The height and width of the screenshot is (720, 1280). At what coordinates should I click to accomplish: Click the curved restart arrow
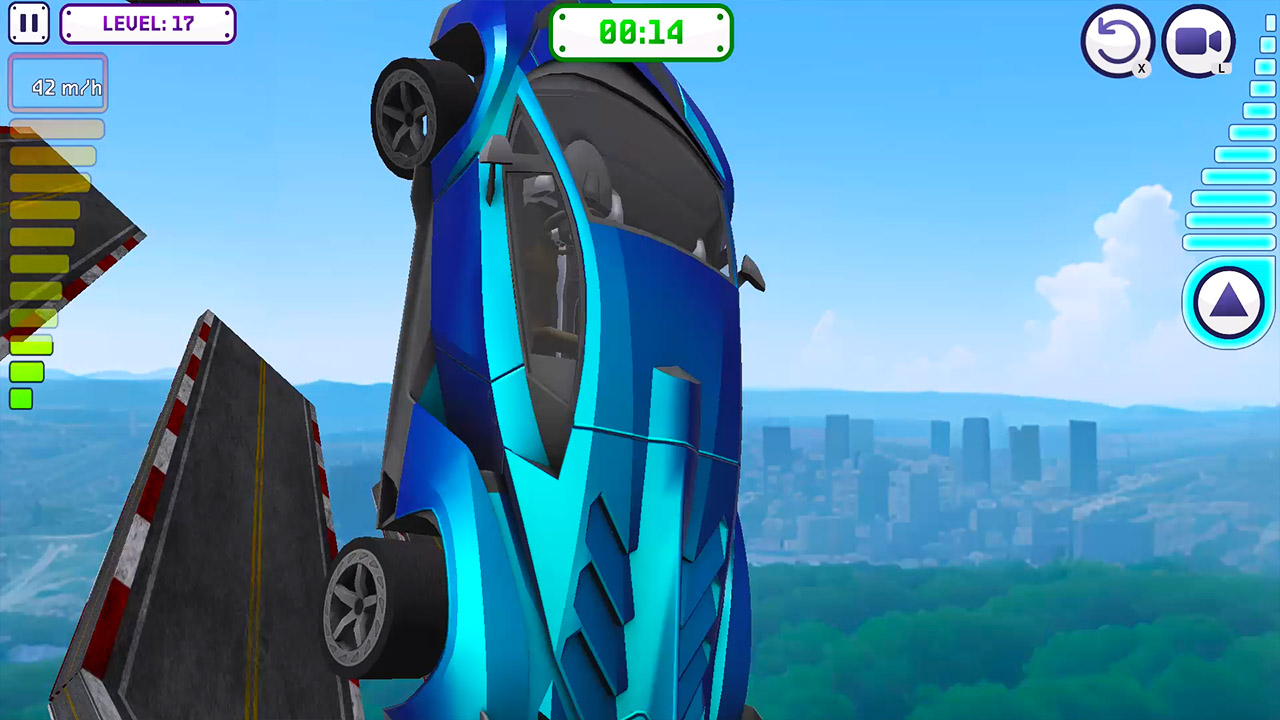coord(1118,40)
